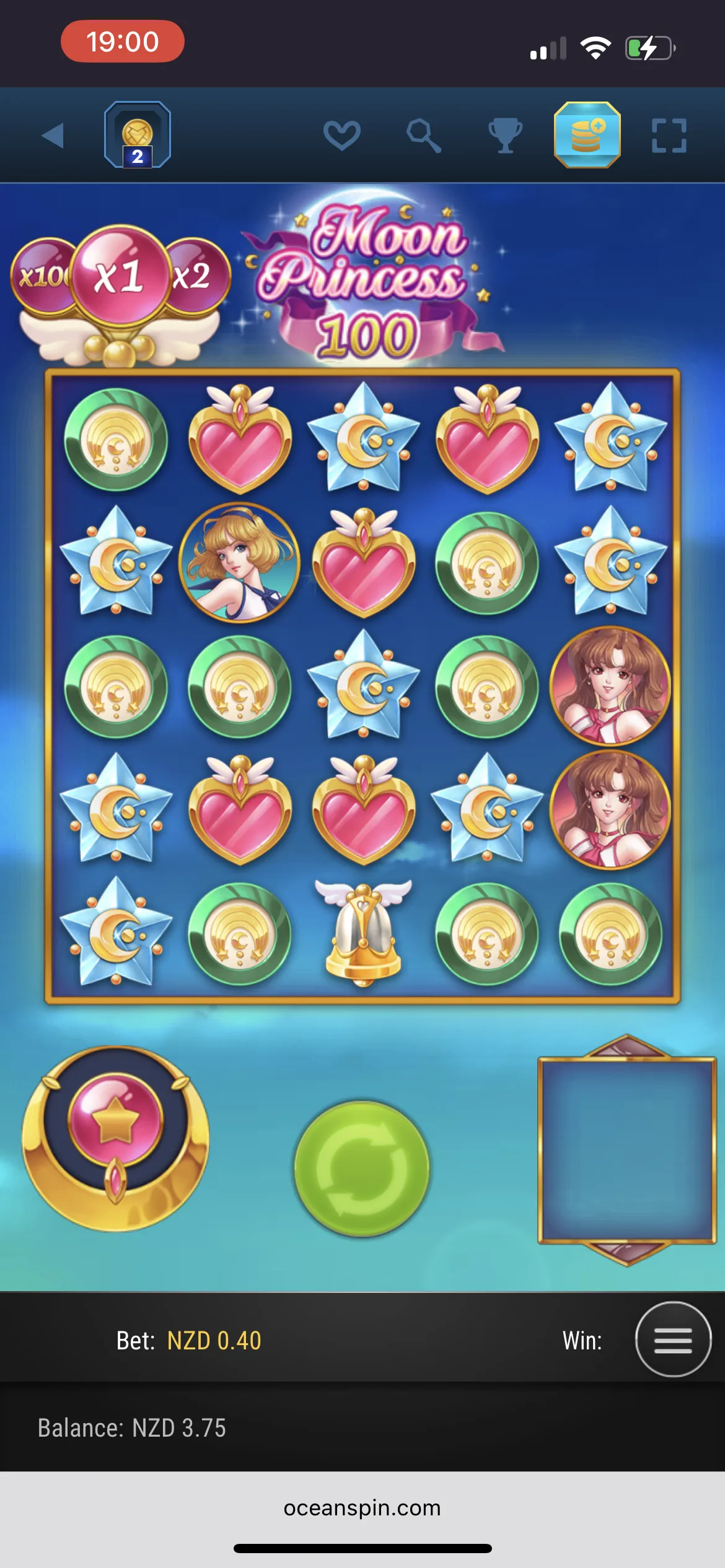
Task: Spin the reels with the green button
Action: (x=362, y=1168)
